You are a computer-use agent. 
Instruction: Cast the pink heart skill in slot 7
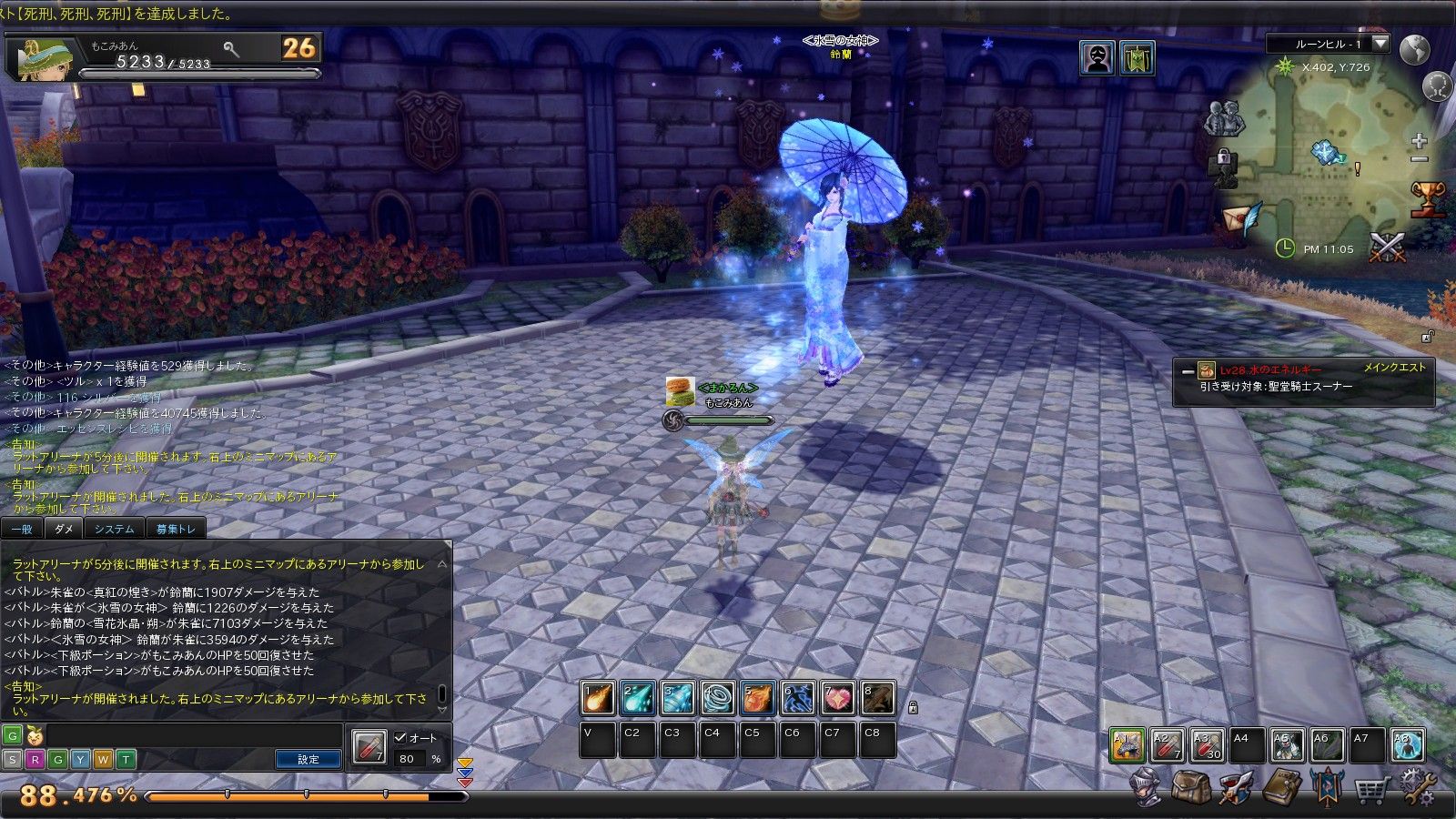[838, 699]
